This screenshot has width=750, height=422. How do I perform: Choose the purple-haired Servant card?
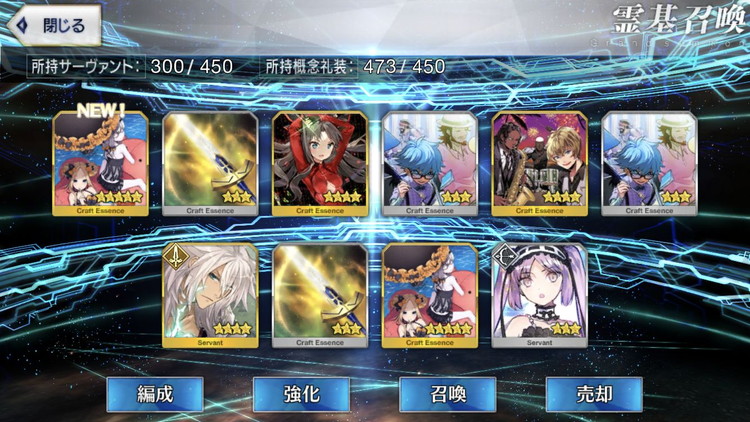tap(540, 295)
